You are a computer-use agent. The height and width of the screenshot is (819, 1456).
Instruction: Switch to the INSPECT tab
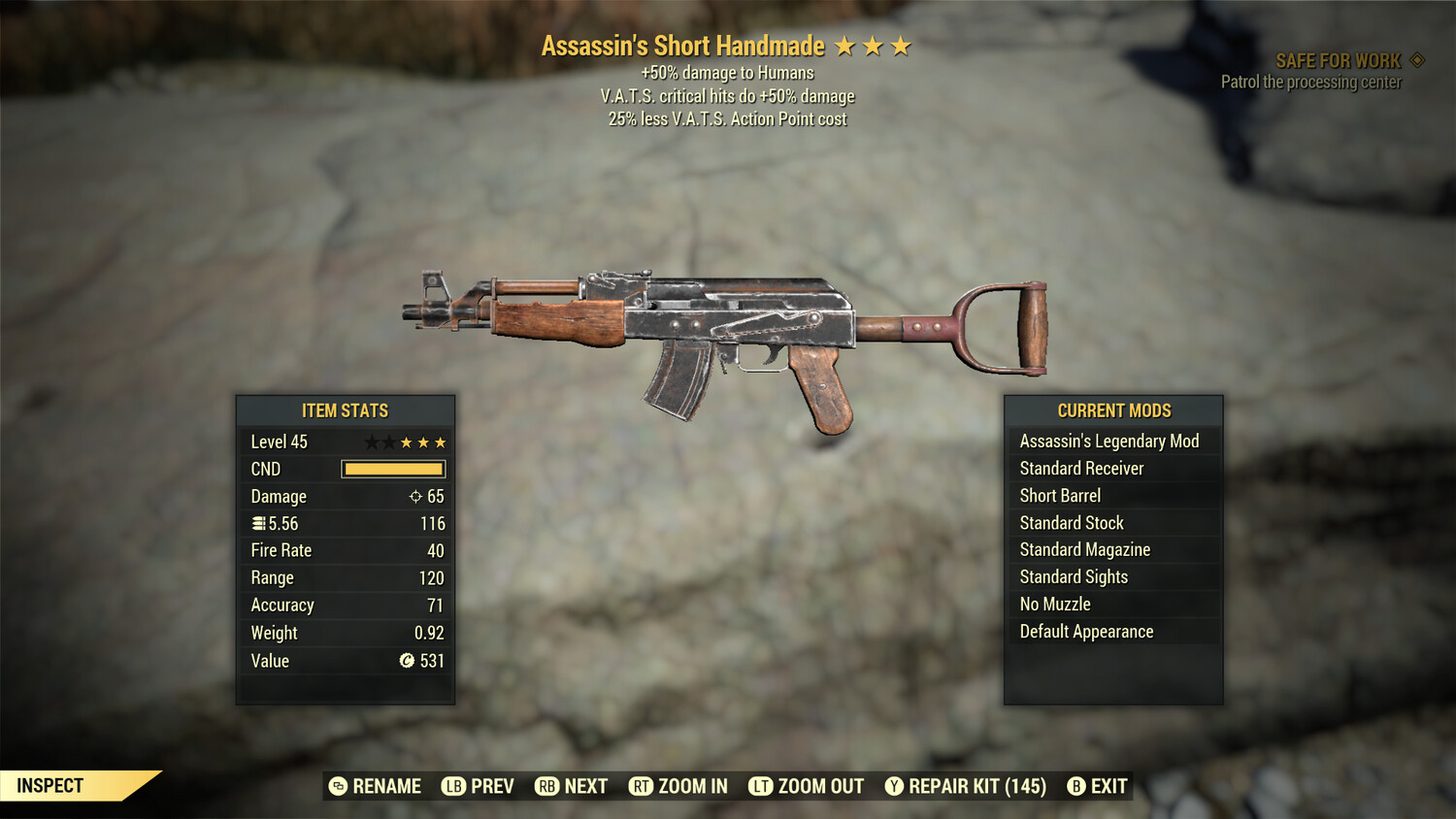(50, 785)
